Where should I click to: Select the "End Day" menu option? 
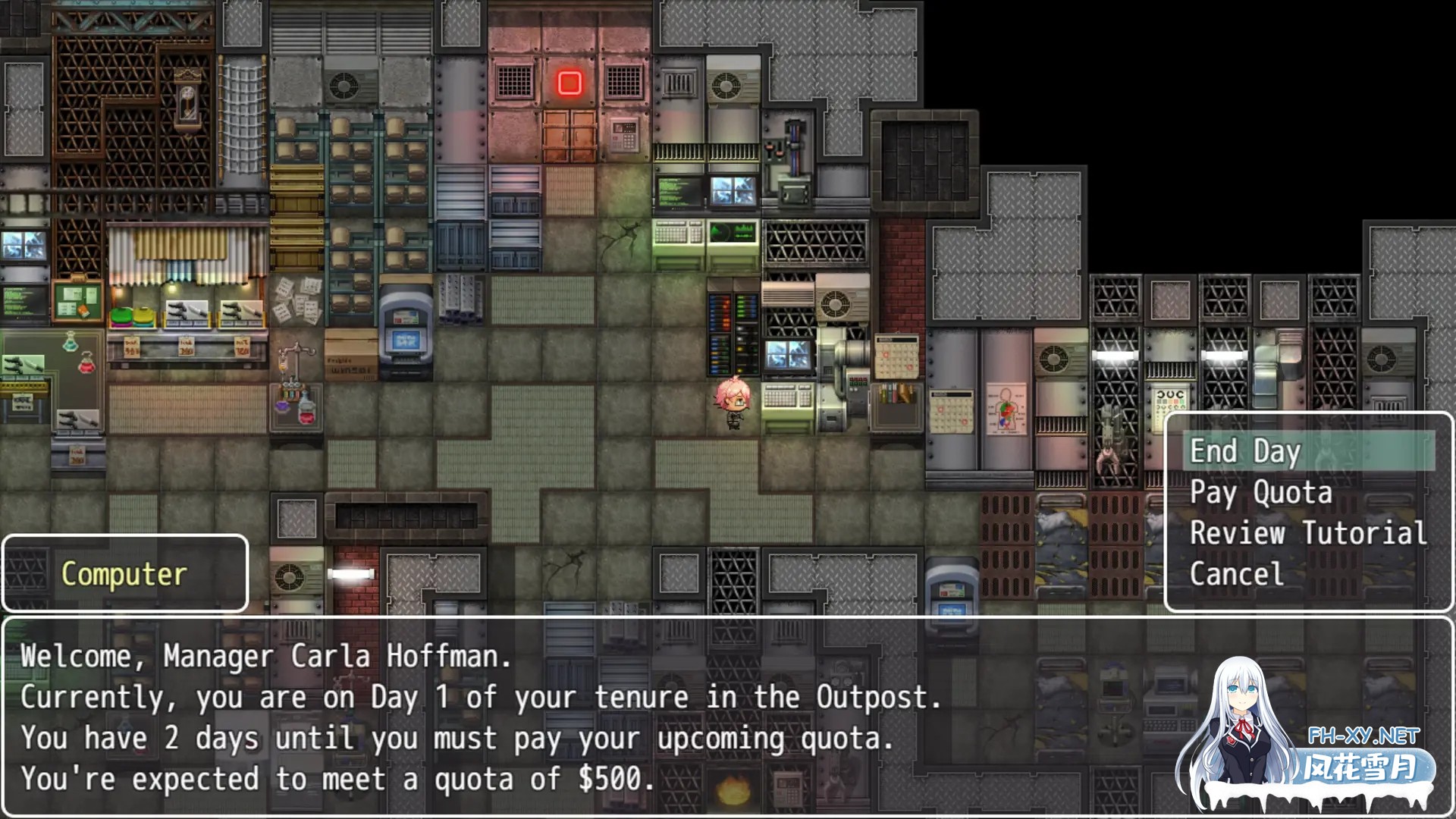click(1244, 450)
